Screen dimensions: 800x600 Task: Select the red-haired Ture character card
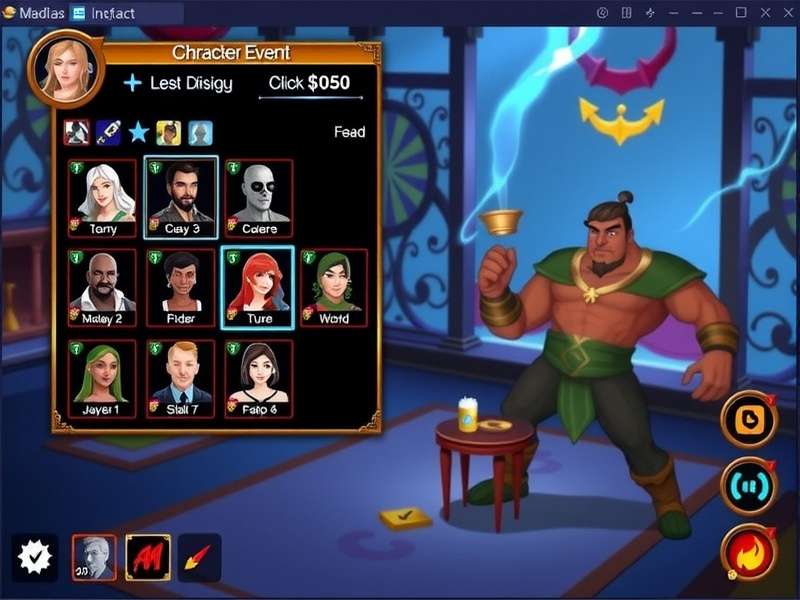pyautogui.click(x=258, y=288)
